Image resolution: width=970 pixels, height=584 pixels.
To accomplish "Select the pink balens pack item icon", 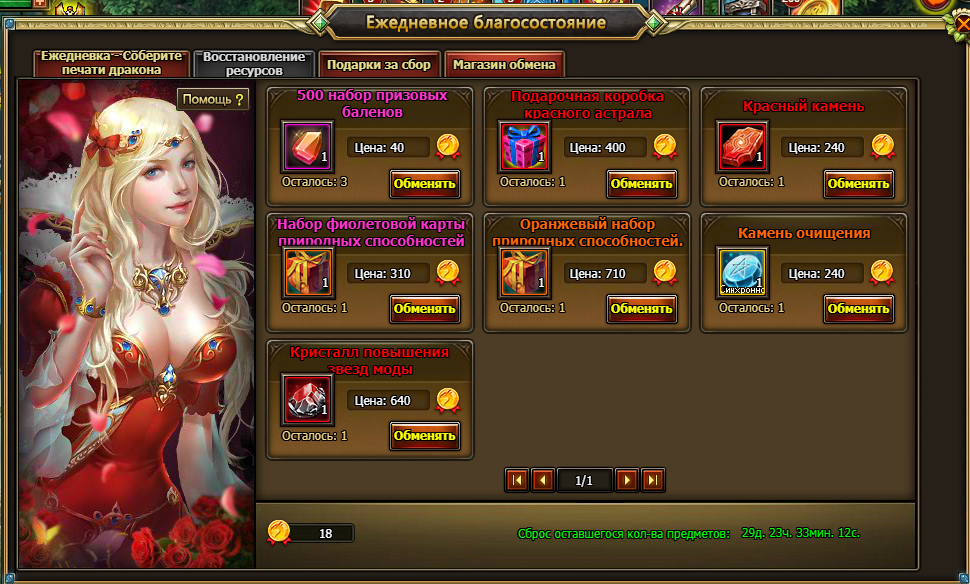I will coord(307,146).
